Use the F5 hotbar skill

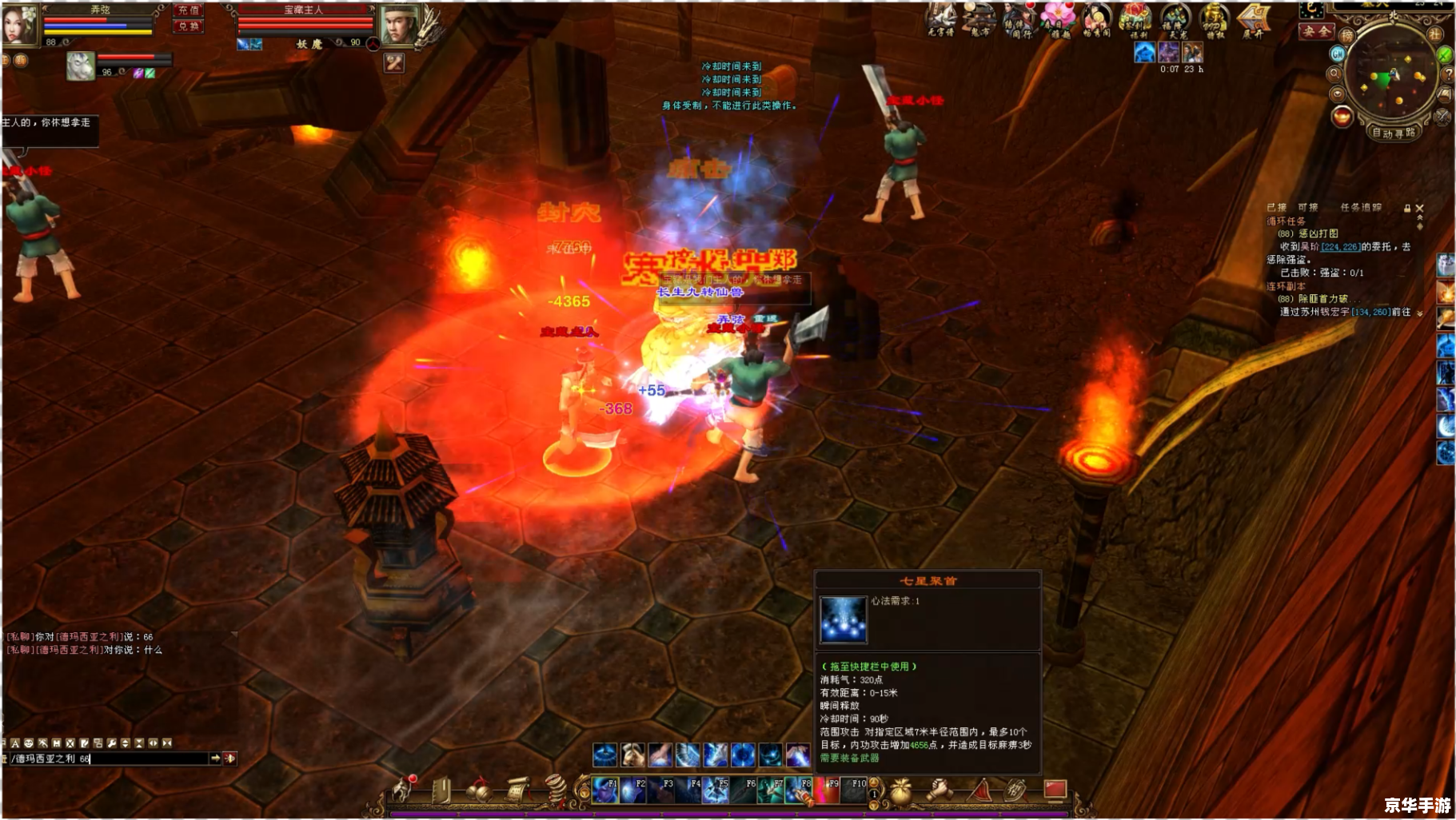click(716, 790)
